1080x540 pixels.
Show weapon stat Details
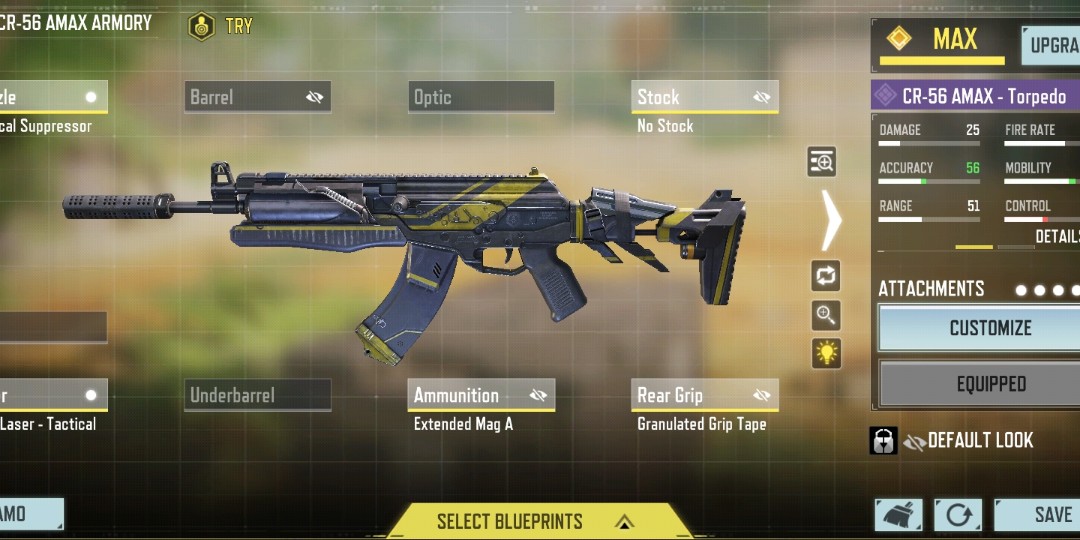tap(1057, 236)
